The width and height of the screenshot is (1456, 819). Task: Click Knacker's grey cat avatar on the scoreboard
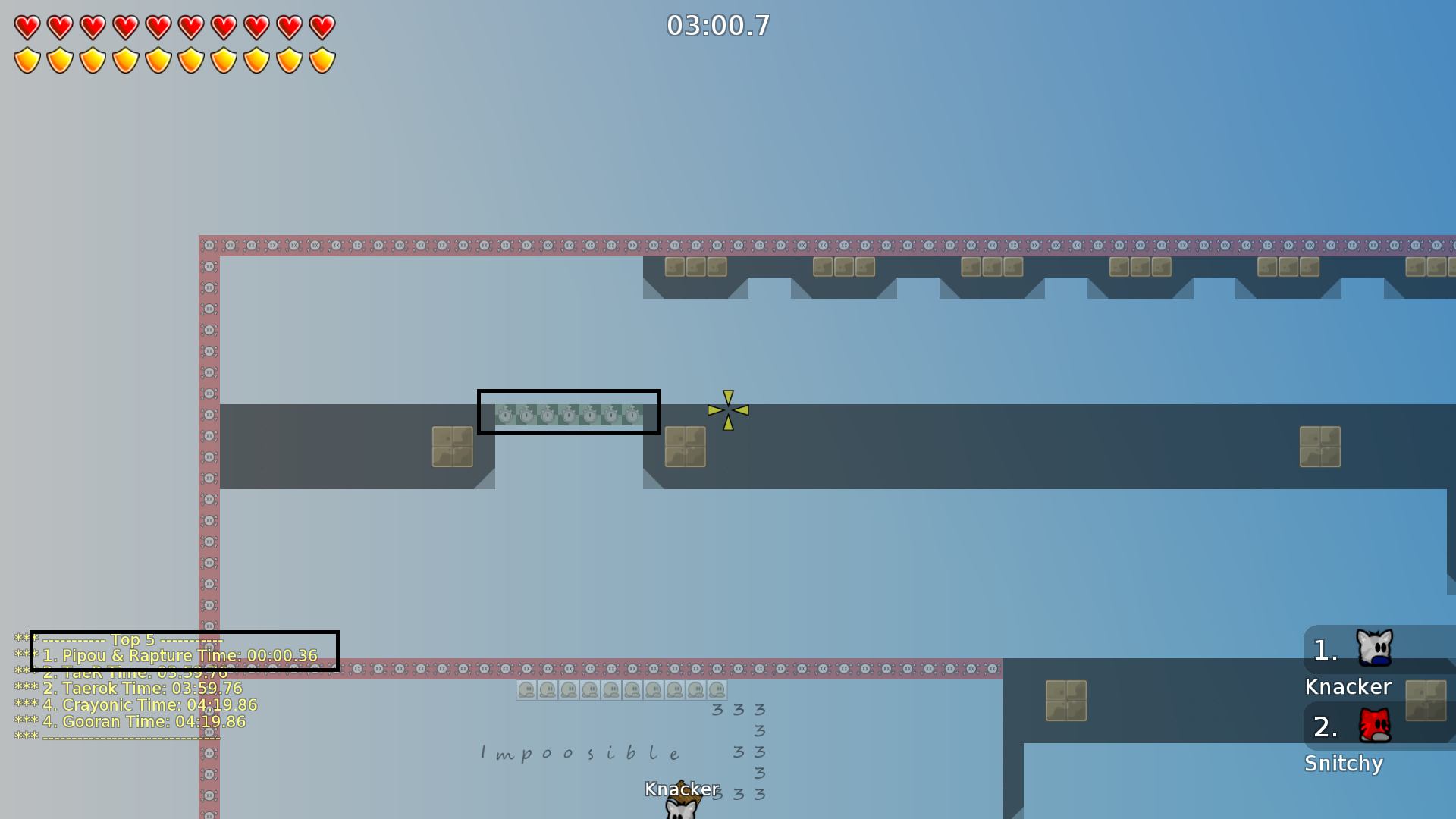1376,648
